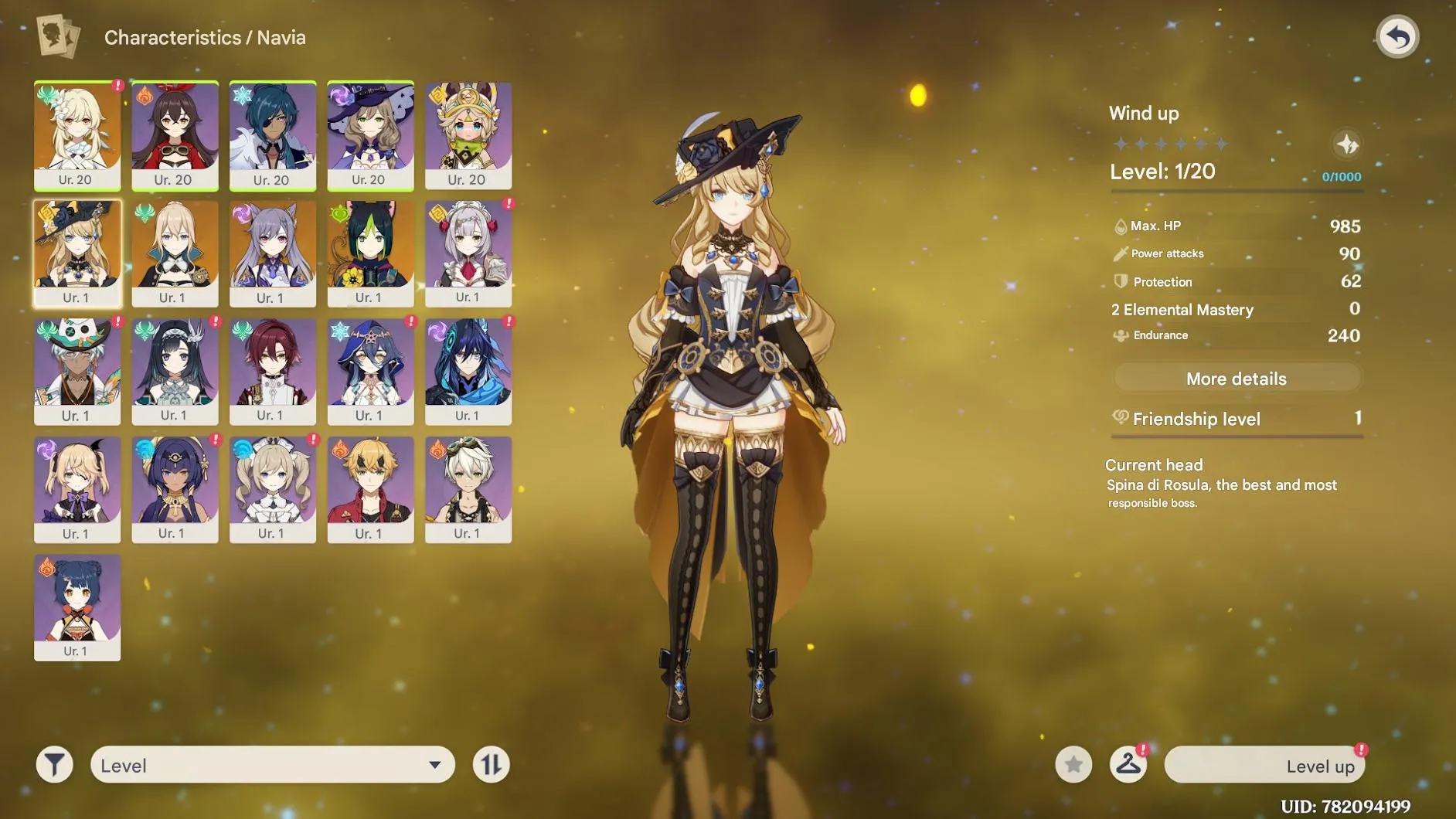The width and height of the screenshot is (1456, 819).
Task: Open the outfit hanger icon
Action: 1129,764
